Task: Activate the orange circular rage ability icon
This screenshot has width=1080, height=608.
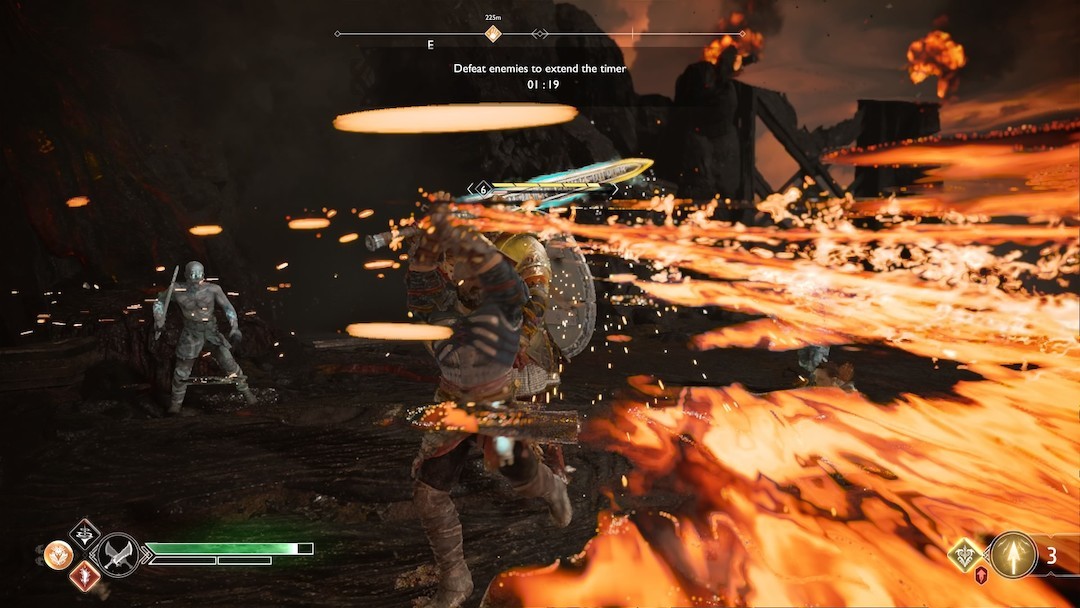Action: [x=57, y=554]
